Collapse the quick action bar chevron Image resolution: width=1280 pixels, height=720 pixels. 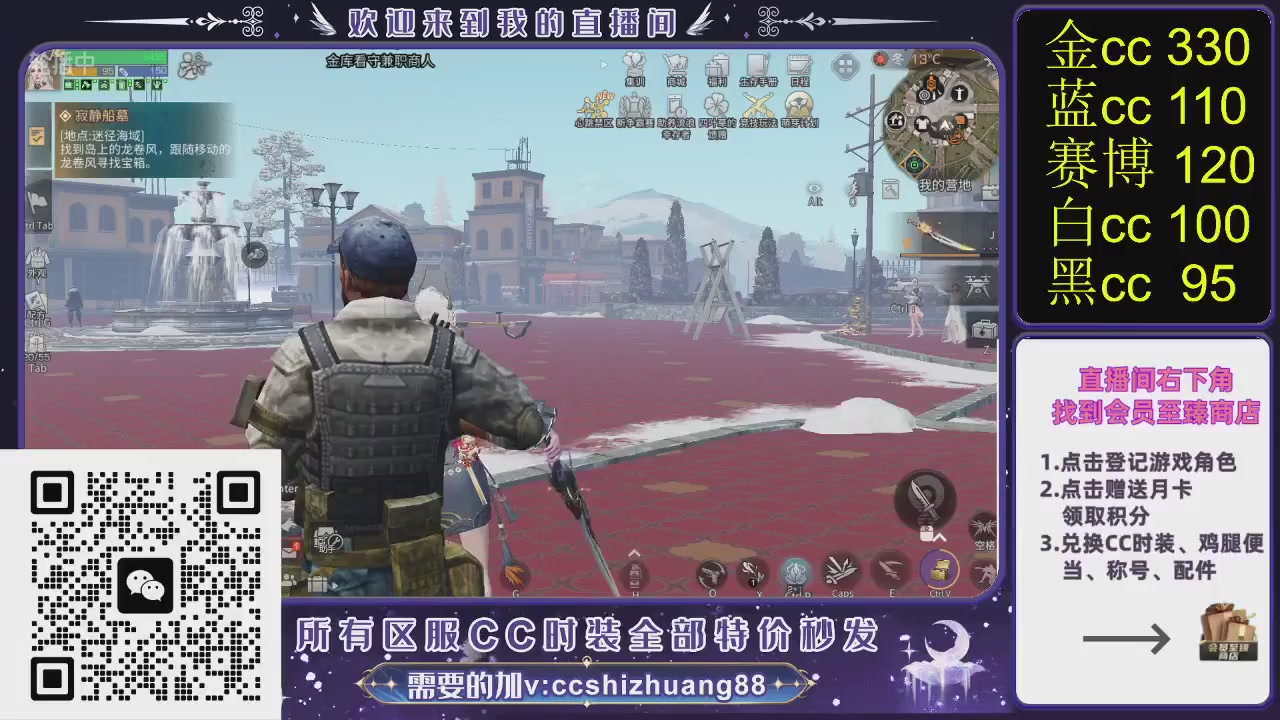[634, 553]
